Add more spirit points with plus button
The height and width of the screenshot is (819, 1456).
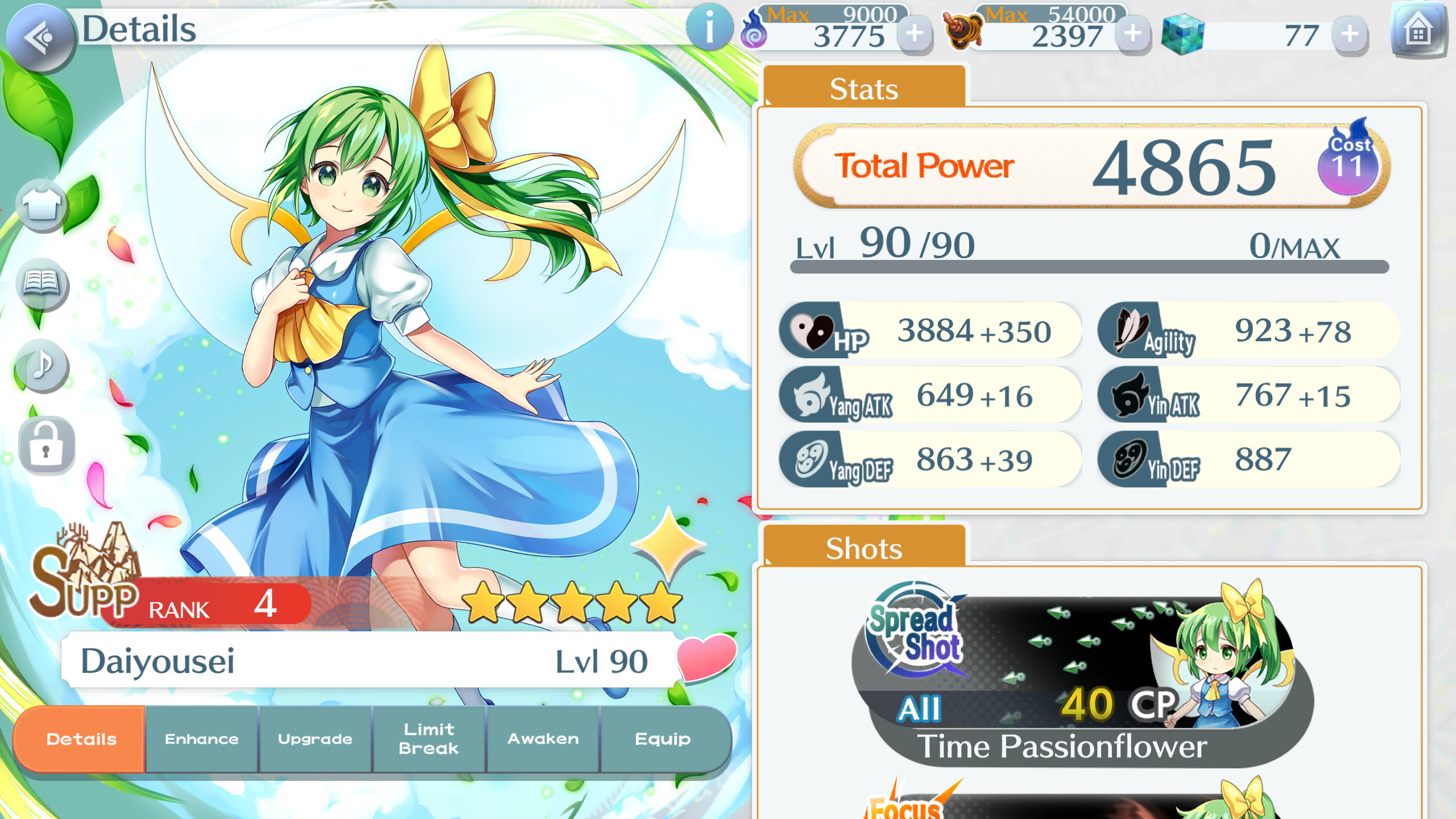click(914, 34)
